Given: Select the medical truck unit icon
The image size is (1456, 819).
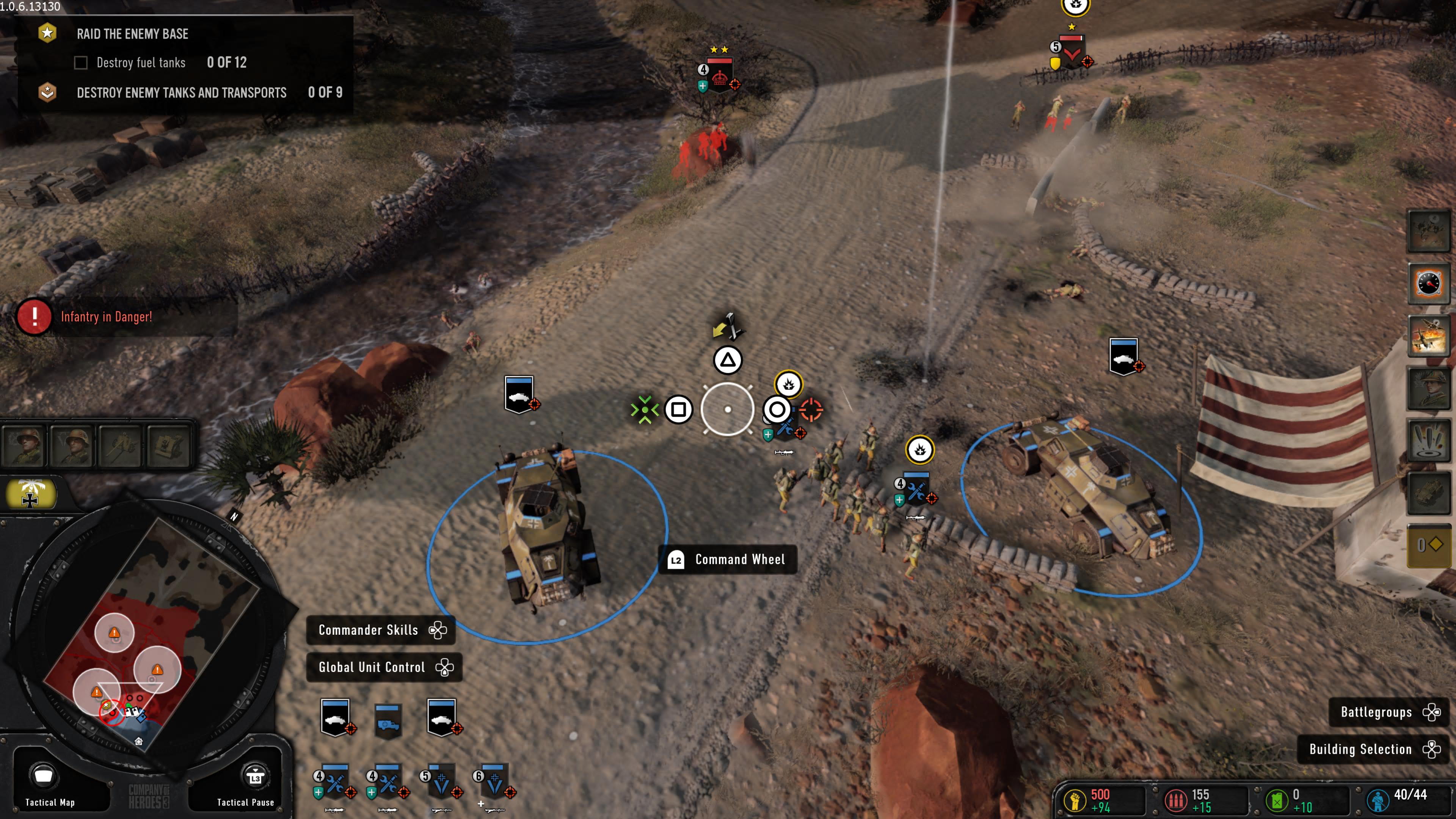Looking at the screenshot, I should coord(388,720).
